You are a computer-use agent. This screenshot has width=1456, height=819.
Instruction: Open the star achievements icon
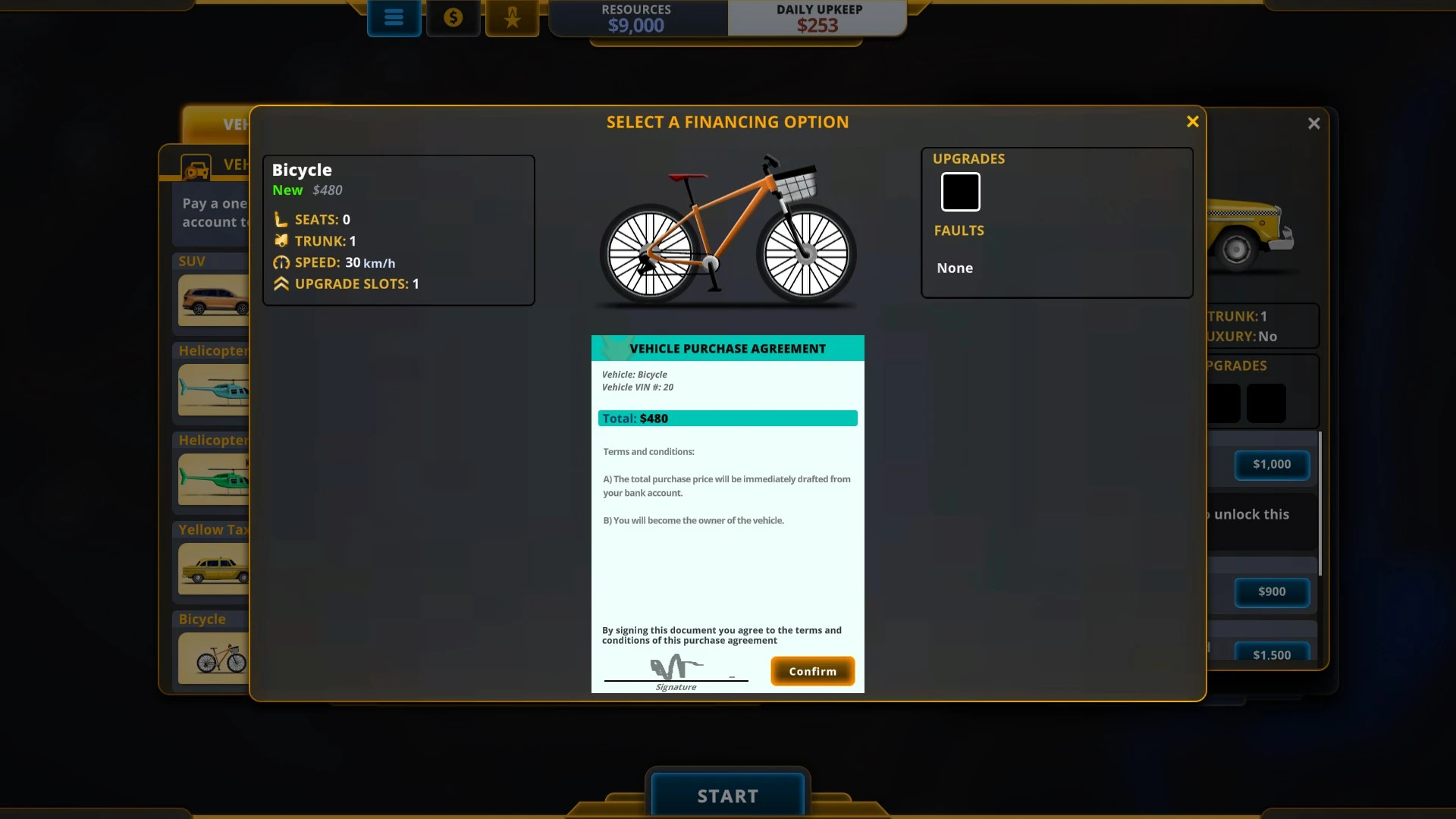[513, 17]
